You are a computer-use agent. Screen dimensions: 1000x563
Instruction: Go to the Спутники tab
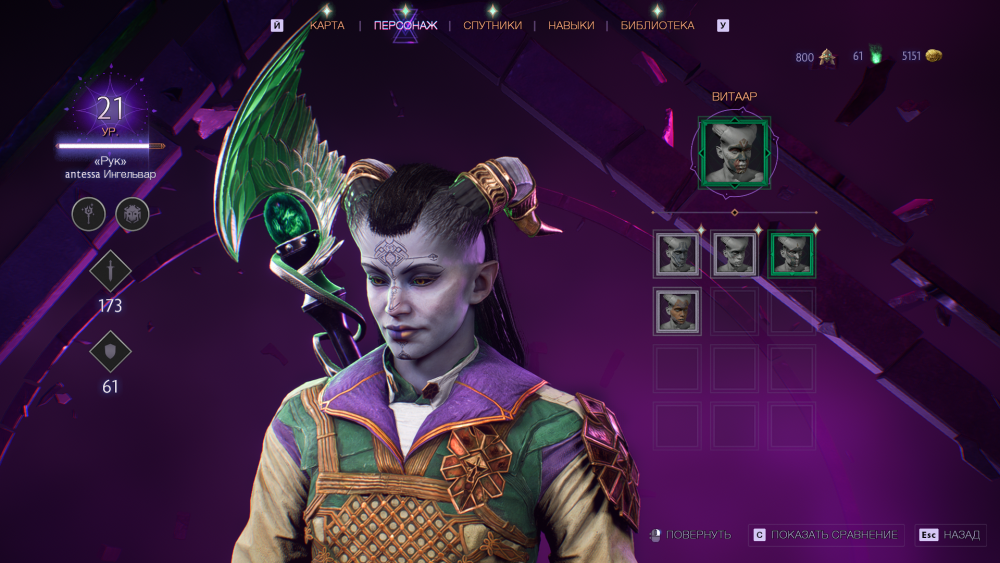[492, 26]
